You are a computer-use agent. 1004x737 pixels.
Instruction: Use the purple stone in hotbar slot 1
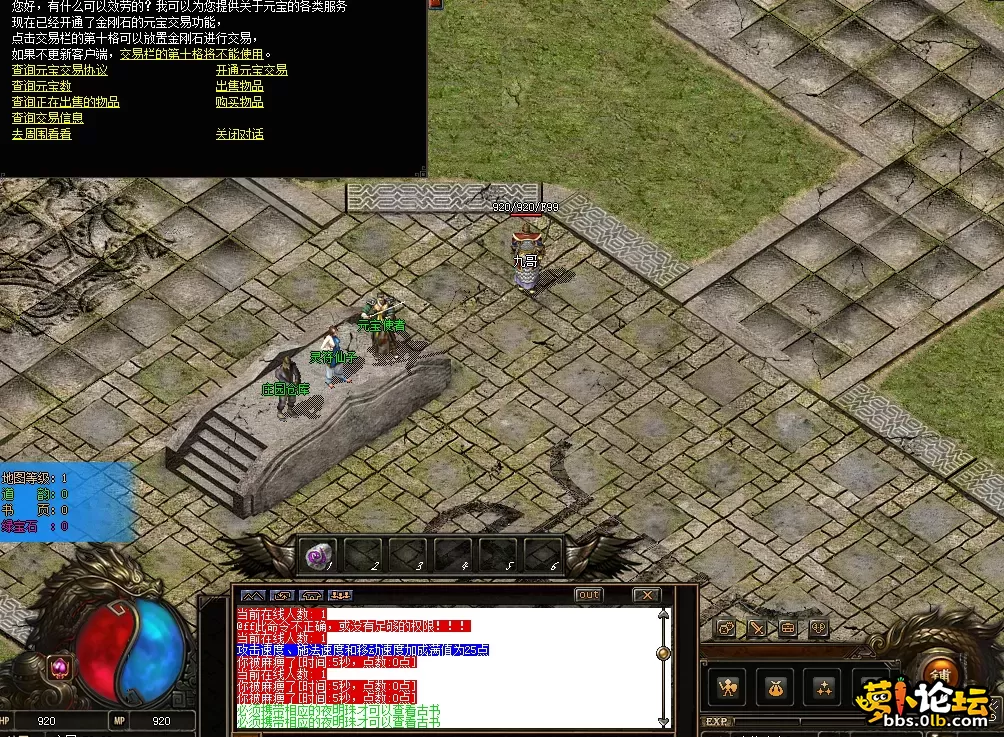(318, 555)
